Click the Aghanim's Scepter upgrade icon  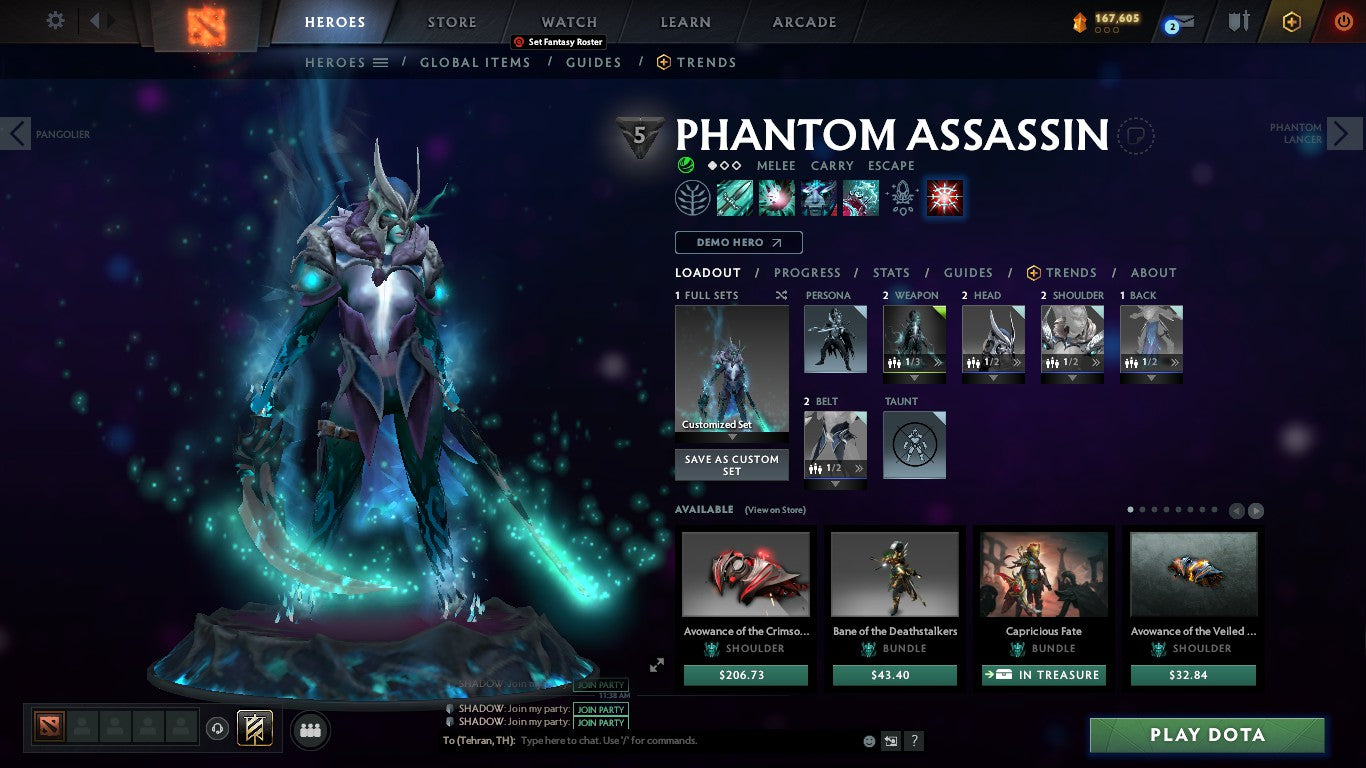pyautogui.click(x=902, y=197)
